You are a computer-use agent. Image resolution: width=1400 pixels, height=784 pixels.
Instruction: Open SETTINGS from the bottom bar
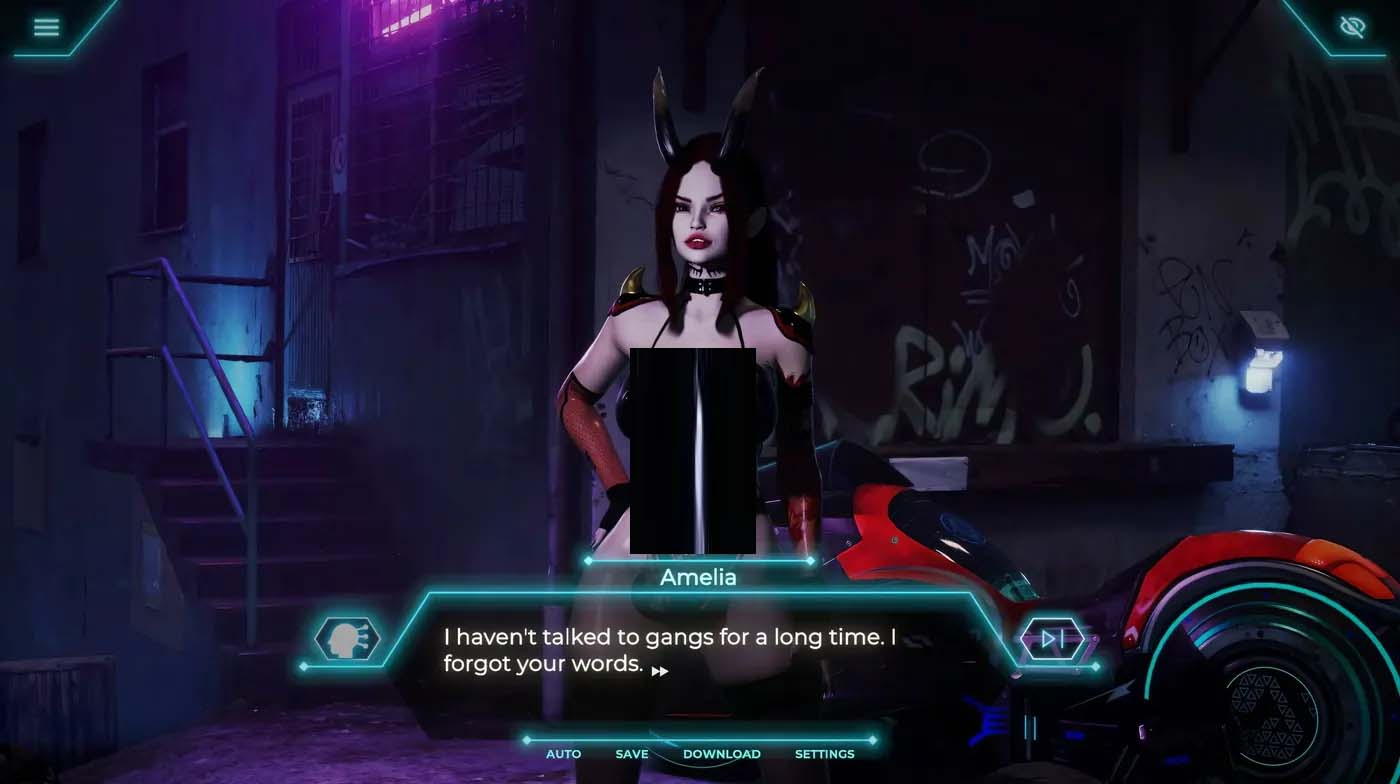[824, 754]
